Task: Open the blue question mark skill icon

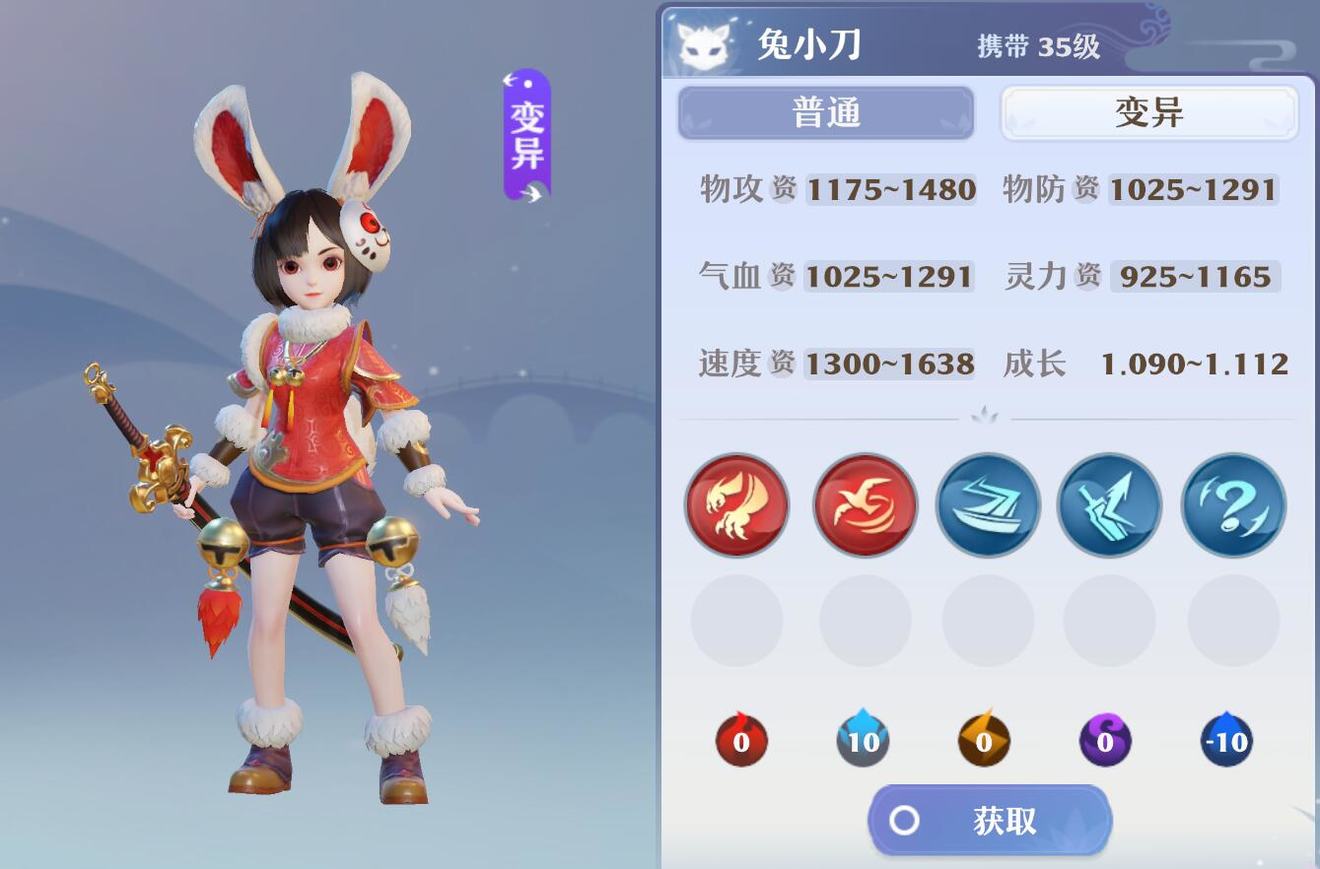Action: tap(1232, 505)
